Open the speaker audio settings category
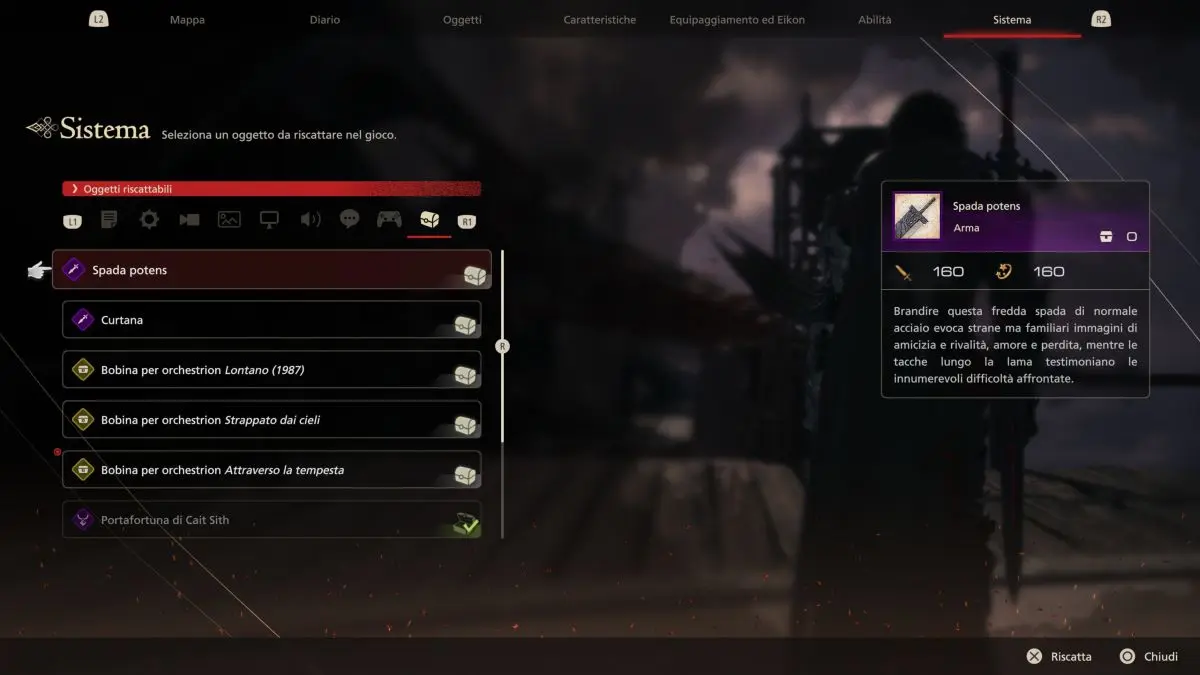 point(310,220)
